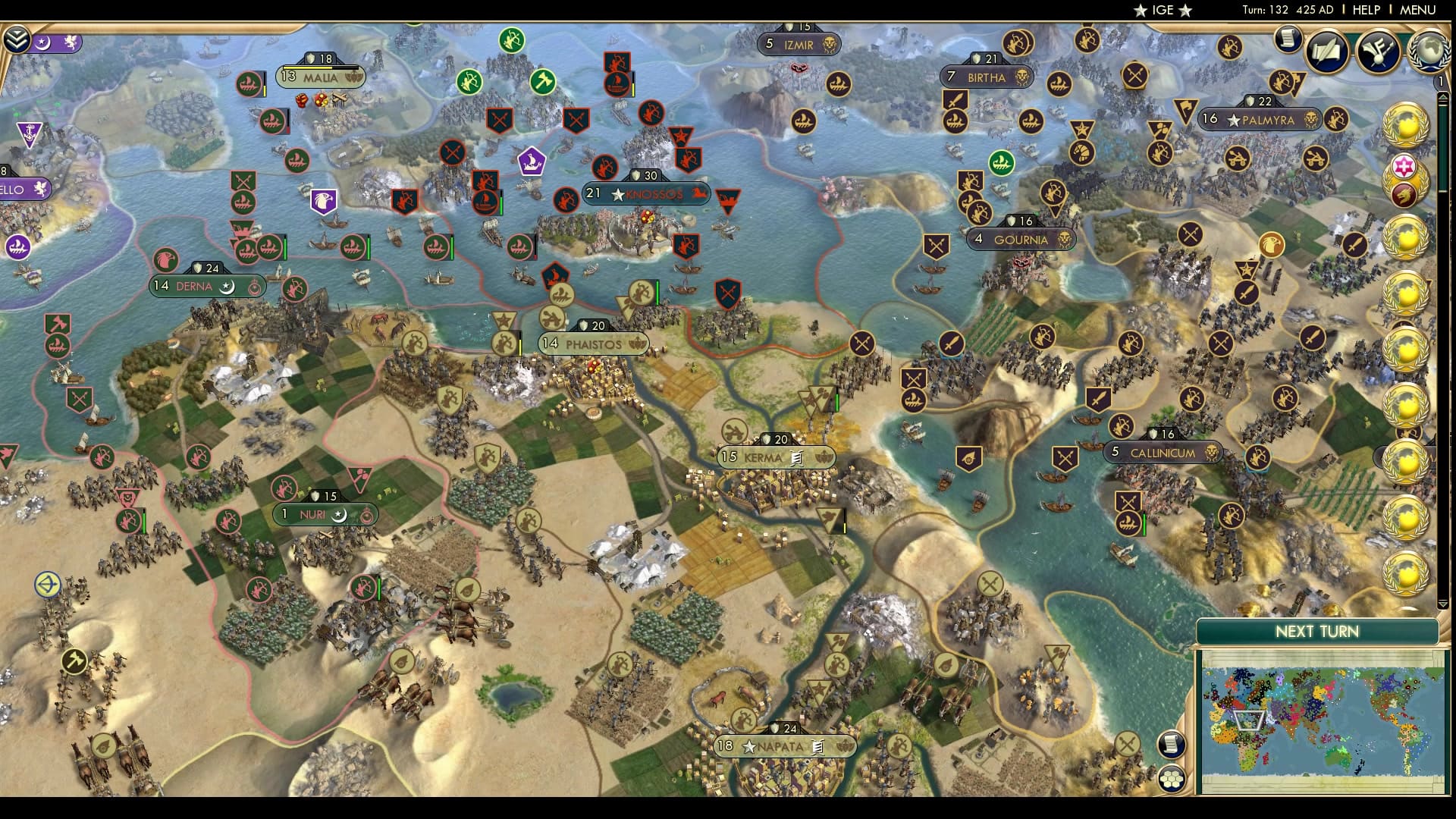The width and height of the screenshot is (1456, 819).
Task: Open the social policies scroll-and-quill button
Action: click(1326, 51)
